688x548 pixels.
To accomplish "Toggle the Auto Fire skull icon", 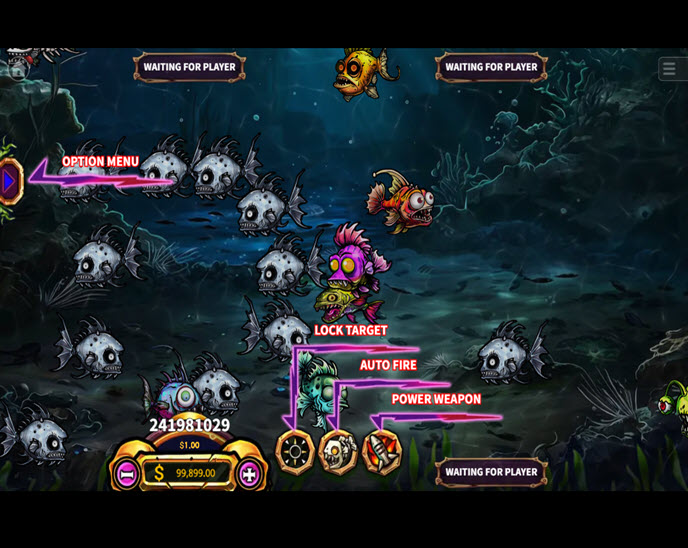I will [x=338, y=452].
